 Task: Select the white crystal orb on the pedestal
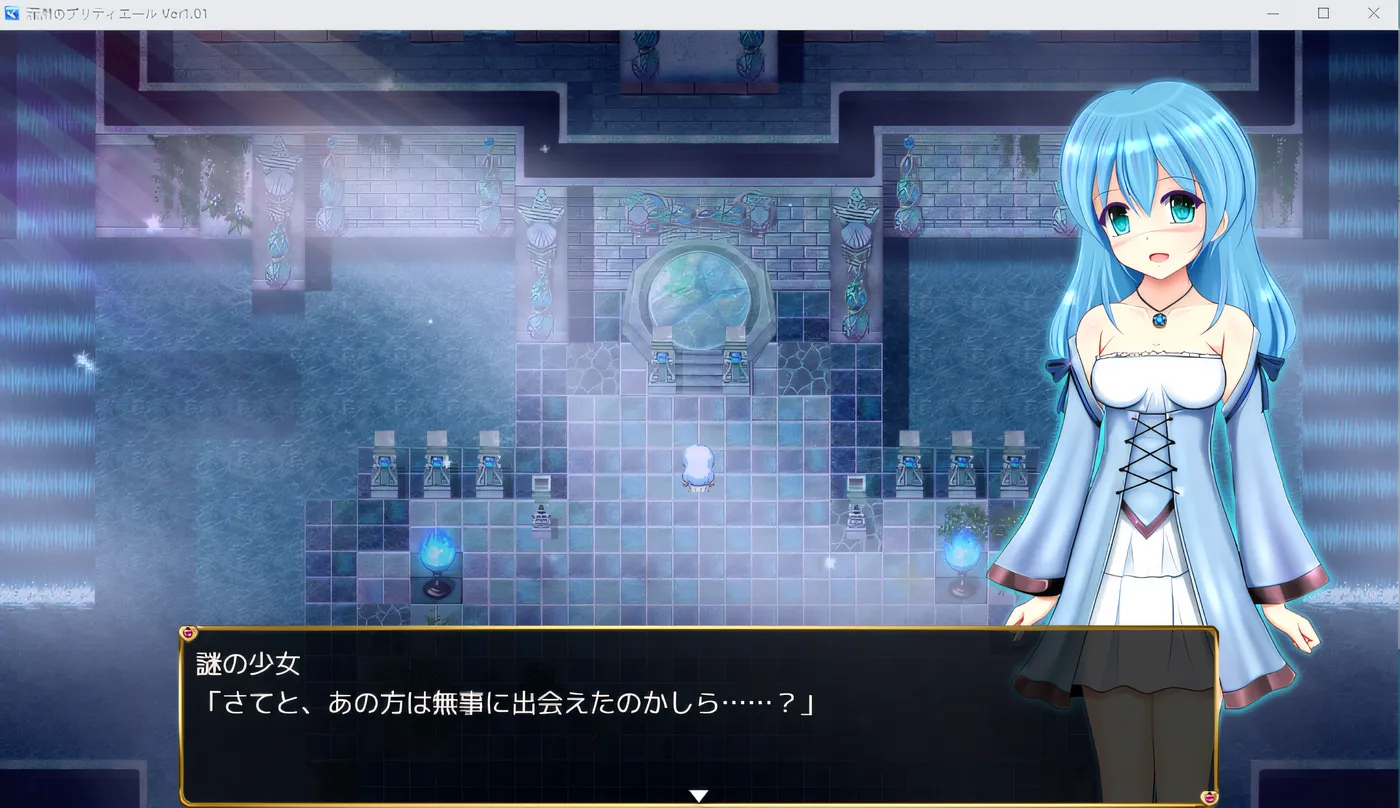pyautogui.click(x=699, y=463)
